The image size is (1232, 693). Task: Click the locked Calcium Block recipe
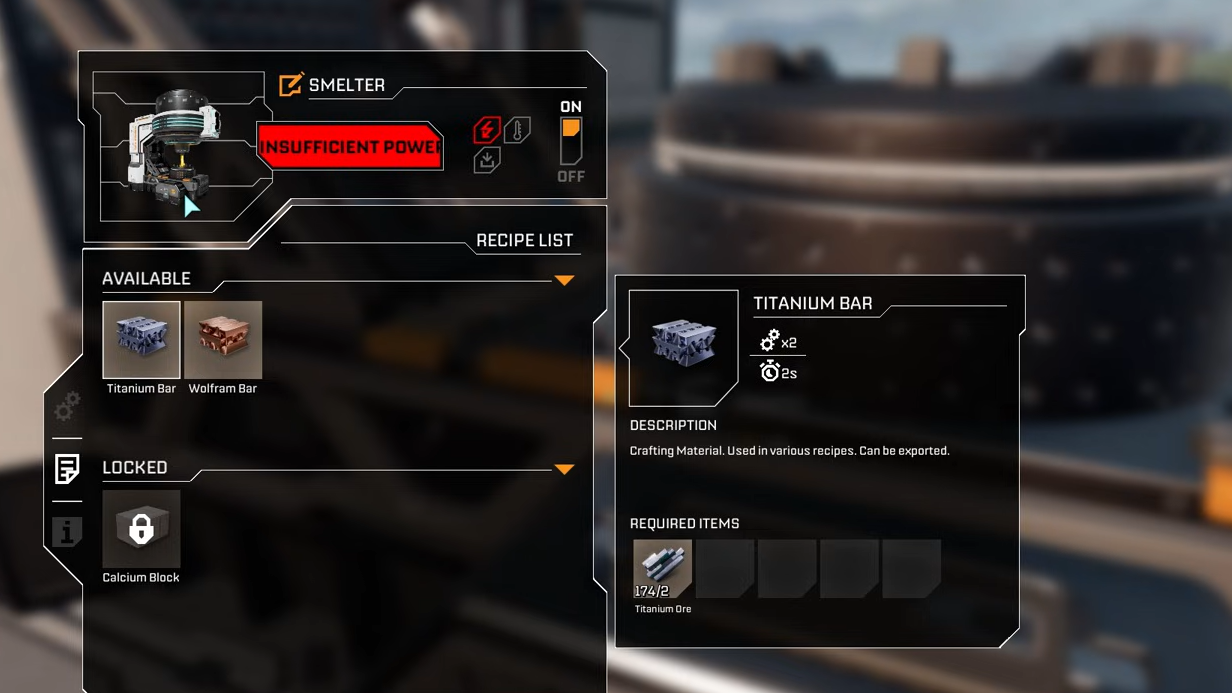point(141,529)
